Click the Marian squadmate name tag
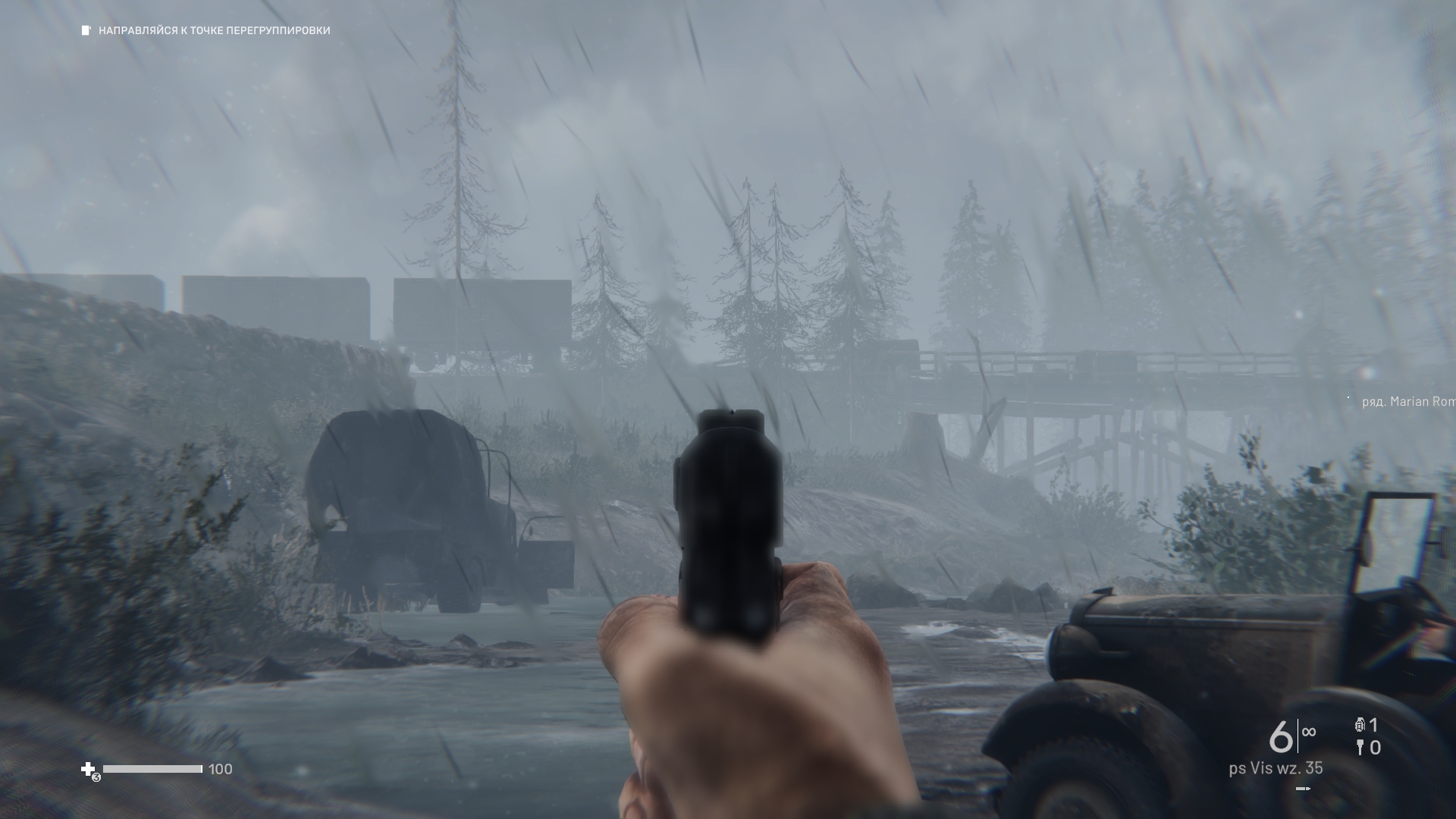The image size is (1456, 819). [x=1407, y=401]
